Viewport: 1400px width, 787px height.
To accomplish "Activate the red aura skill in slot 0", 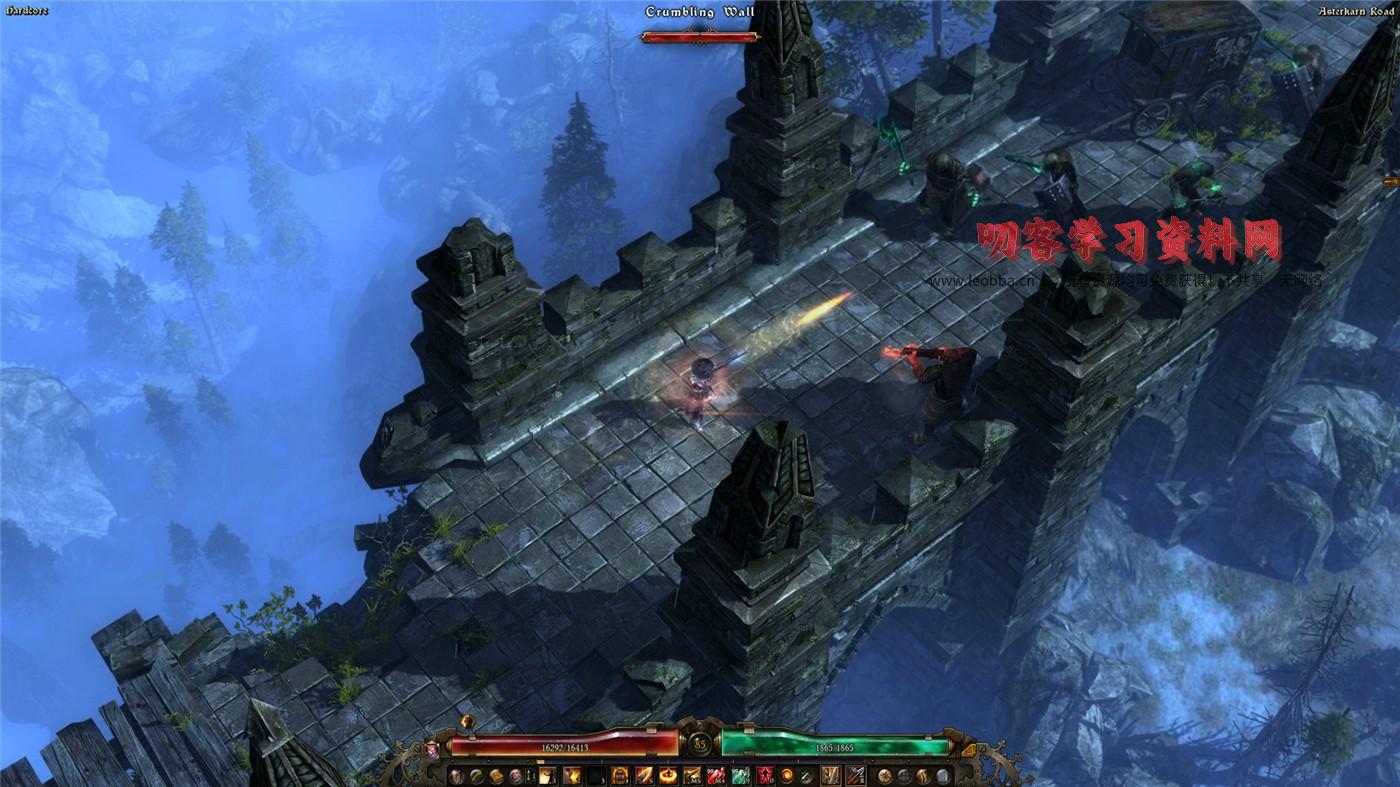I will (x=766, y=777).
